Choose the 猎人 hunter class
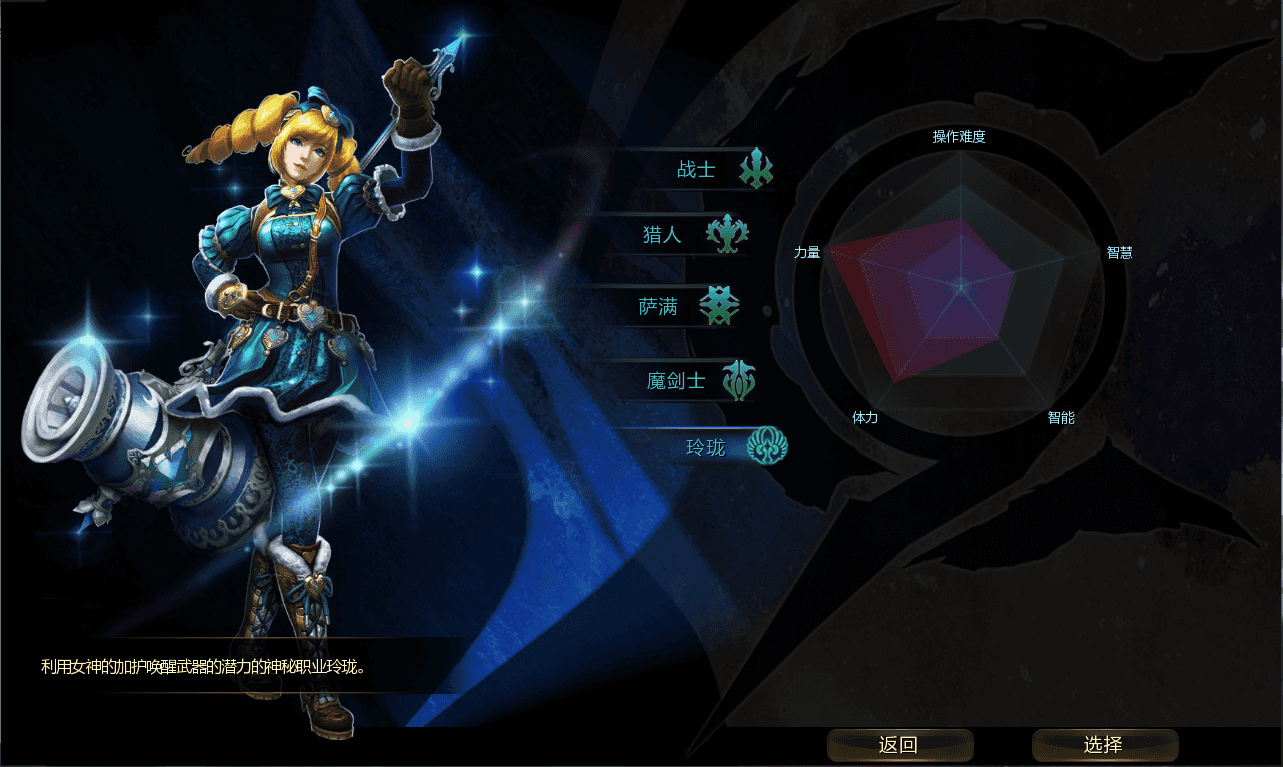This screenshot has width=1283, height=767. tap(664, 236)
